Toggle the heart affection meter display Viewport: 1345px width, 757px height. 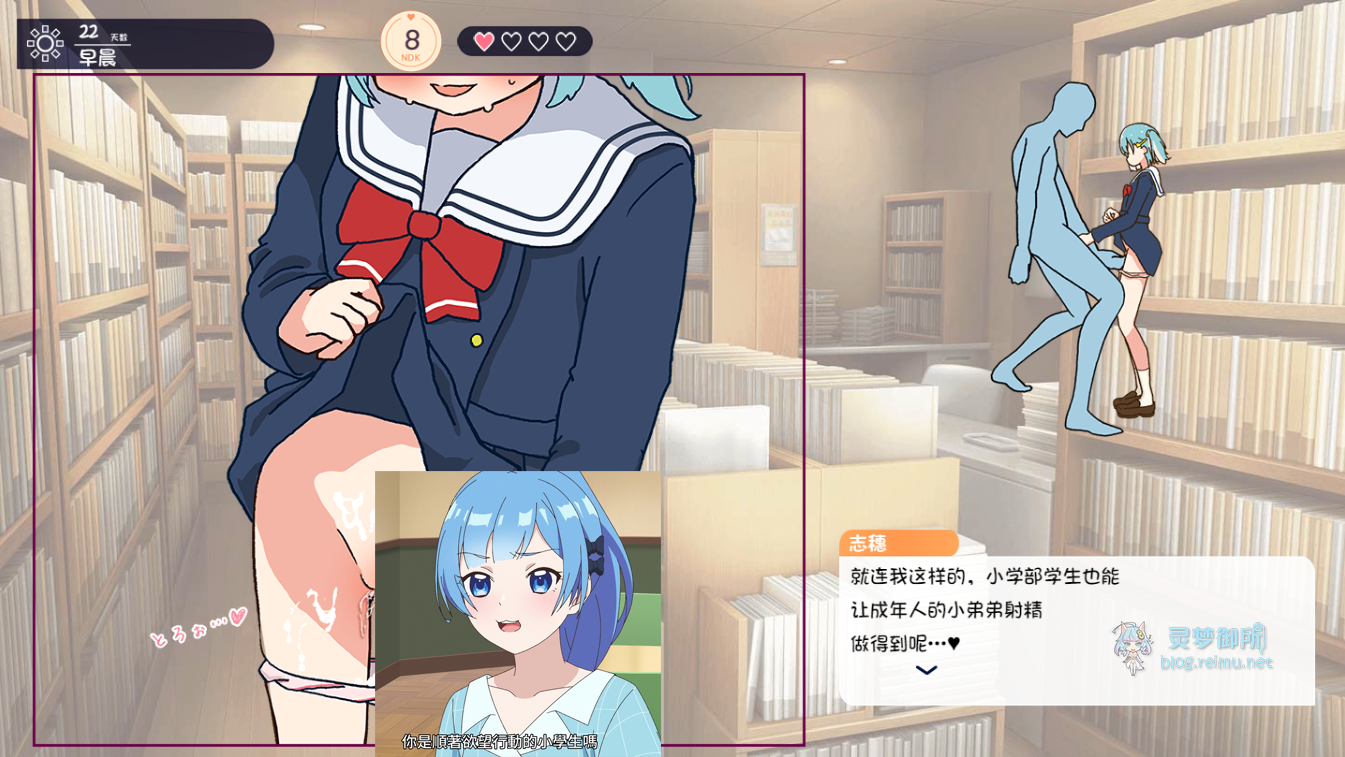point(524,41)
